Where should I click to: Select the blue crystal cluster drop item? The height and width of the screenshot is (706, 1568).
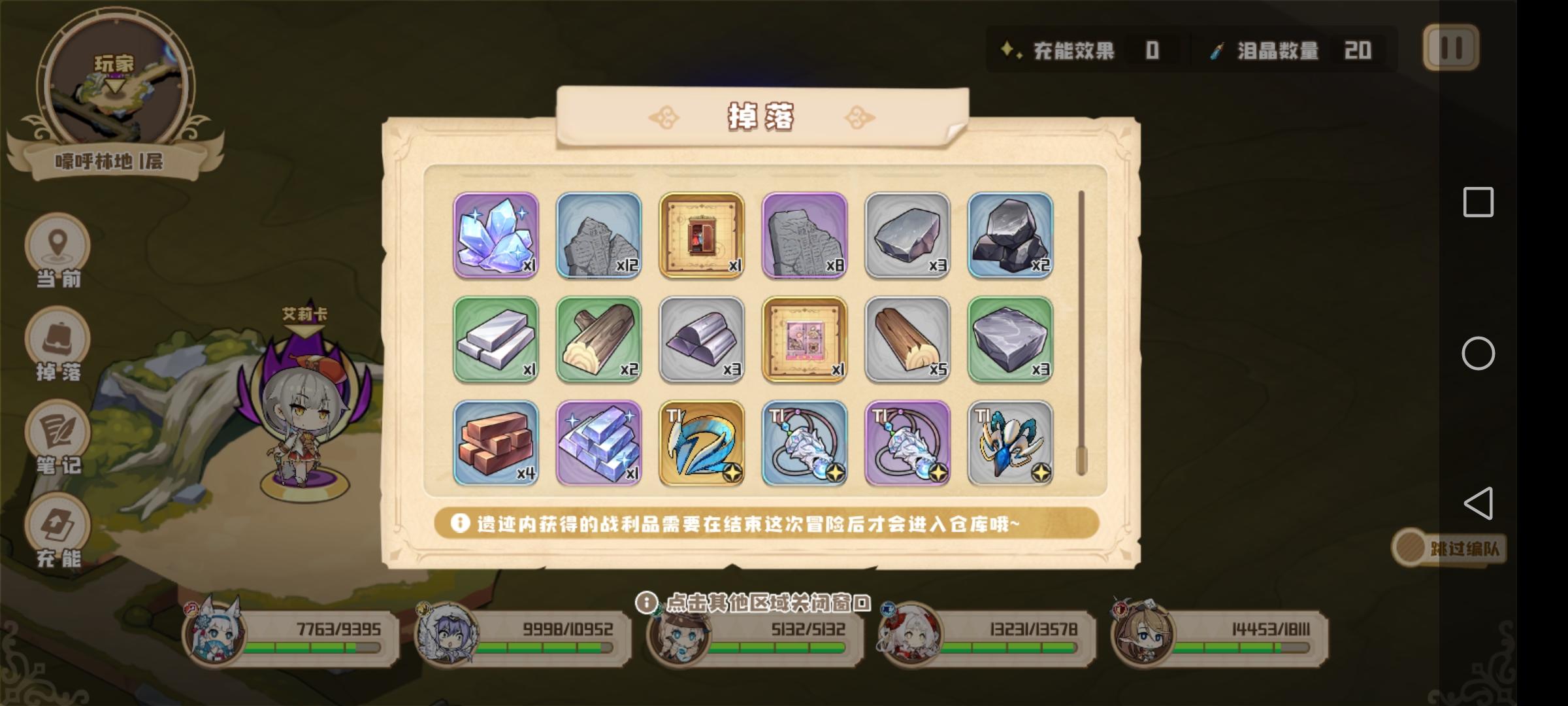pos(497,235)
